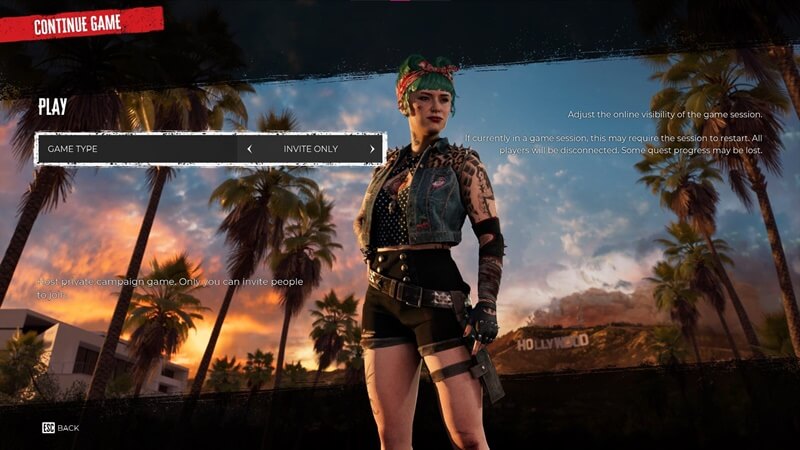Screen dimensions: 800x450
Task: Click the left arrow beside Invite Only
Action: tap(250, 149)
